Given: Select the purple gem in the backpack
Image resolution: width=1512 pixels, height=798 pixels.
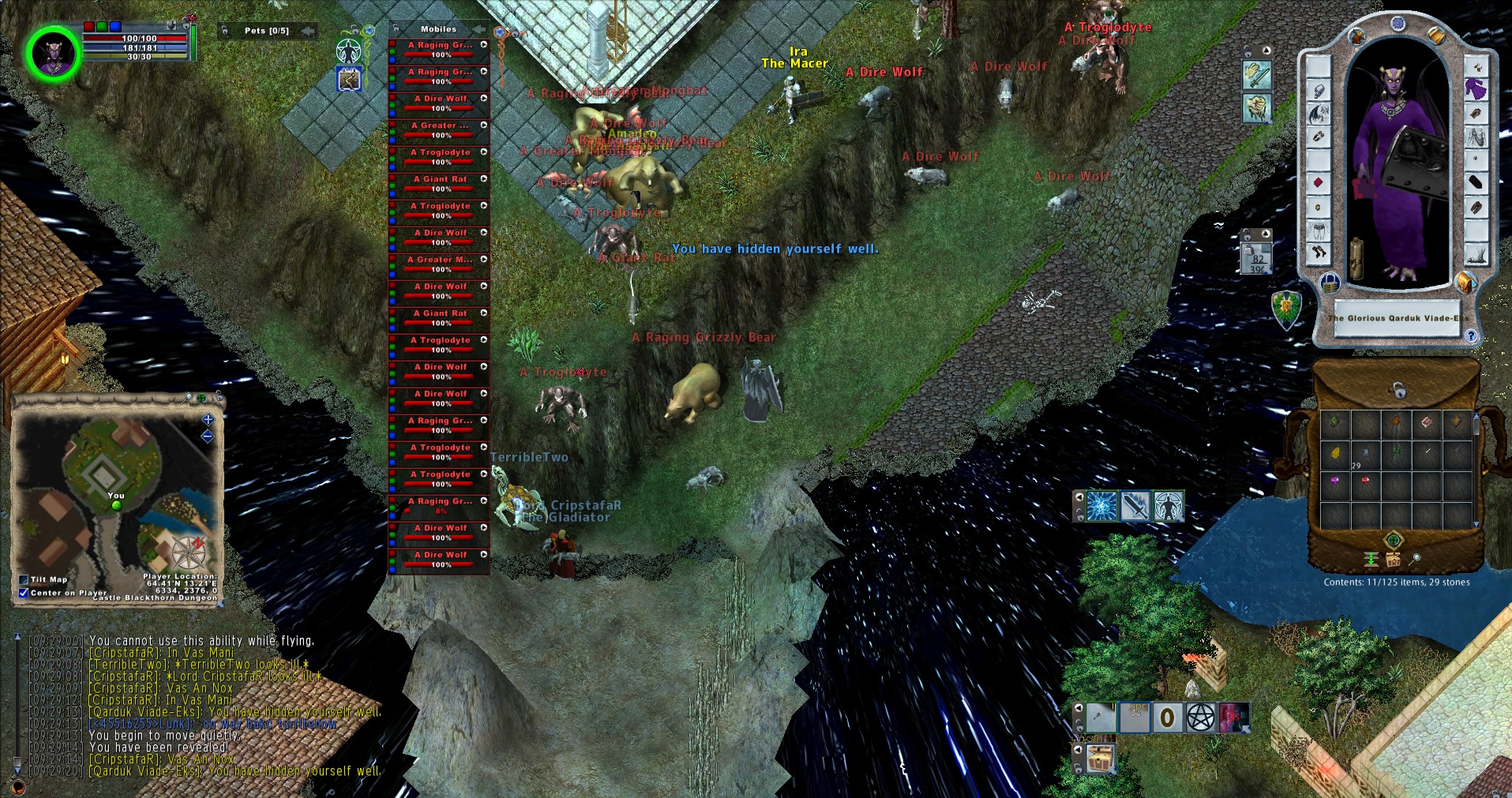Looking at the screenshot, I should click(1335, 480).
